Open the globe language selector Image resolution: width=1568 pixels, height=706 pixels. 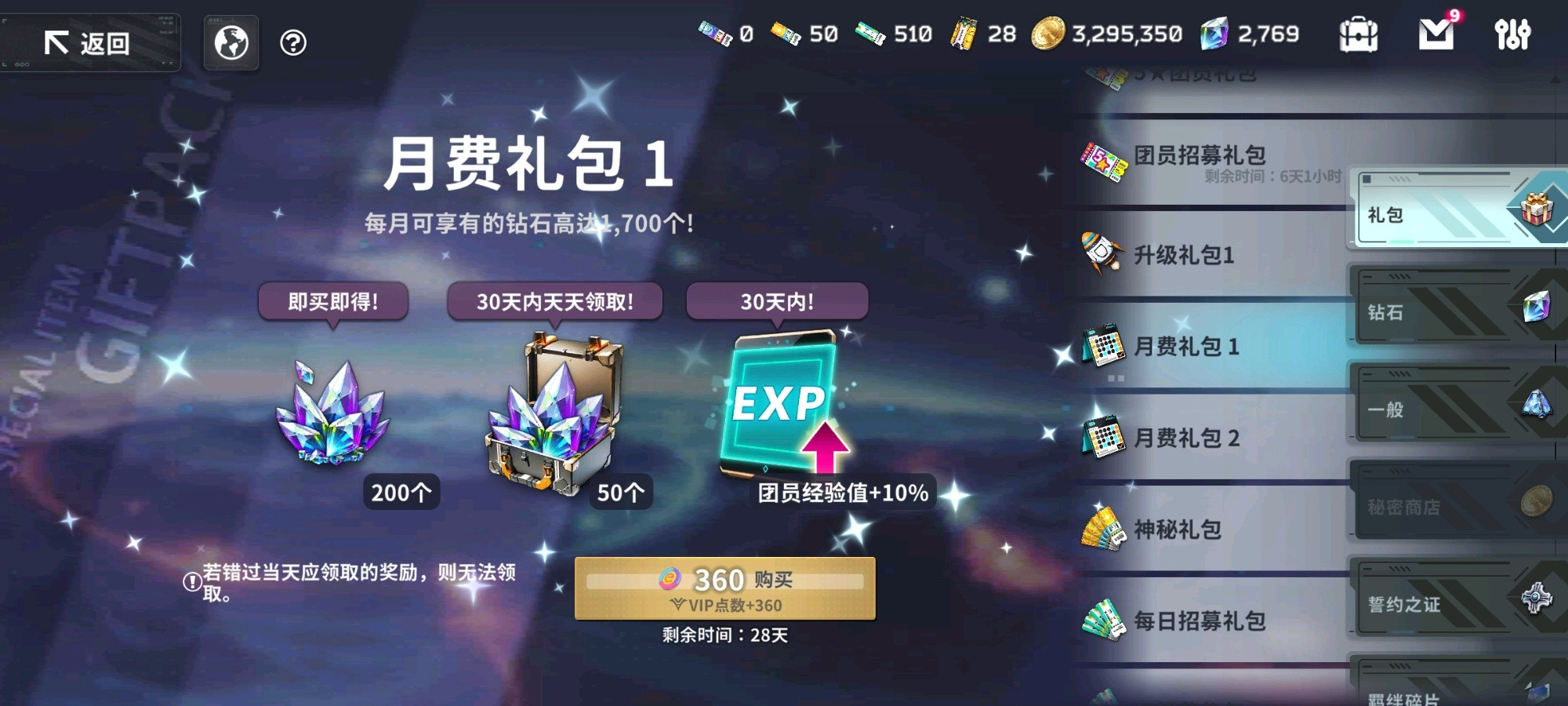click(x=230, y=42)
